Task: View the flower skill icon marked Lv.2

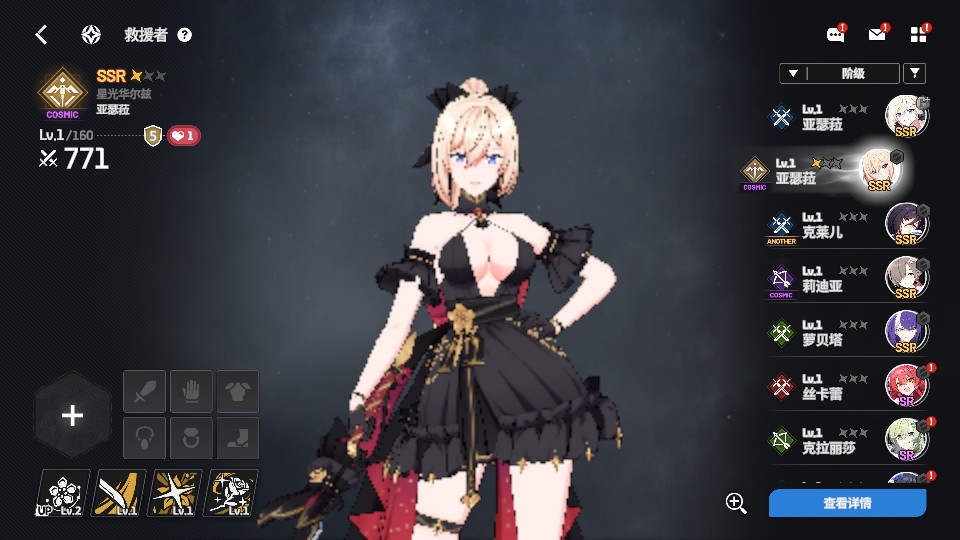Action: coord(63,493)
